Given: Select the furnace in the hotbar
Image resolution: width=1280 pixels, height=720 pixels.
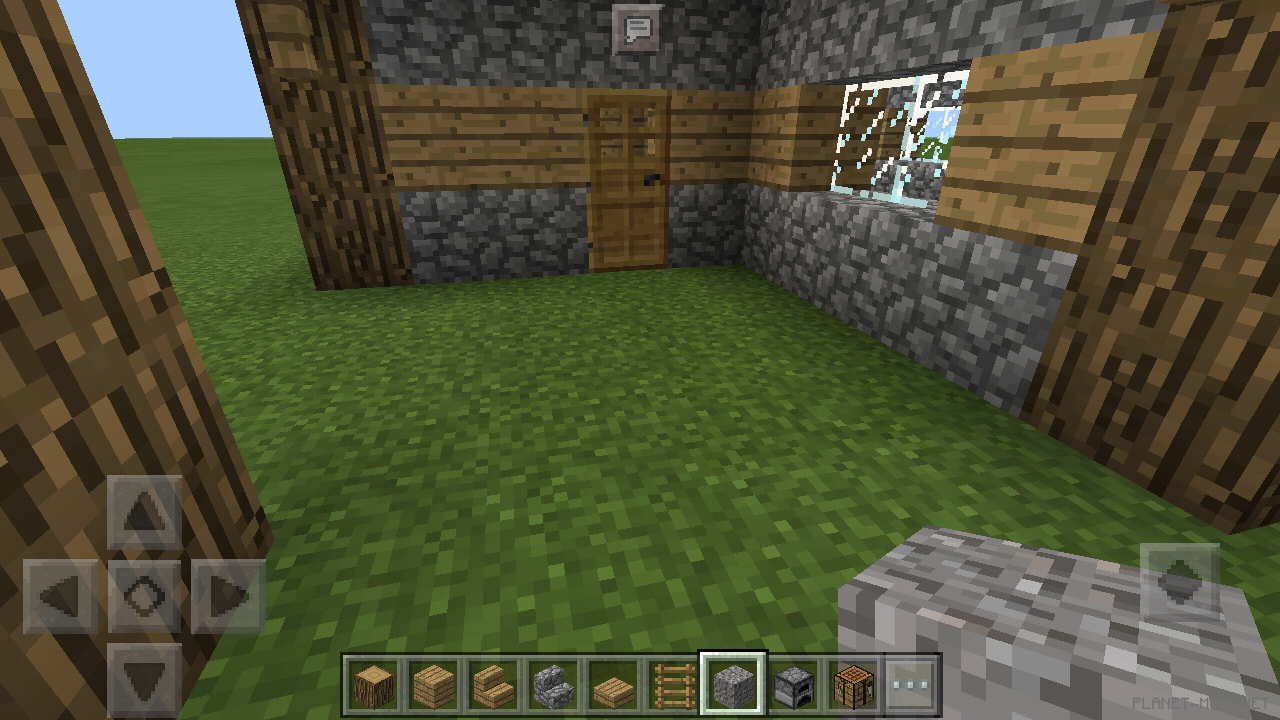Looking at the screenshot, I should (793, 686).
